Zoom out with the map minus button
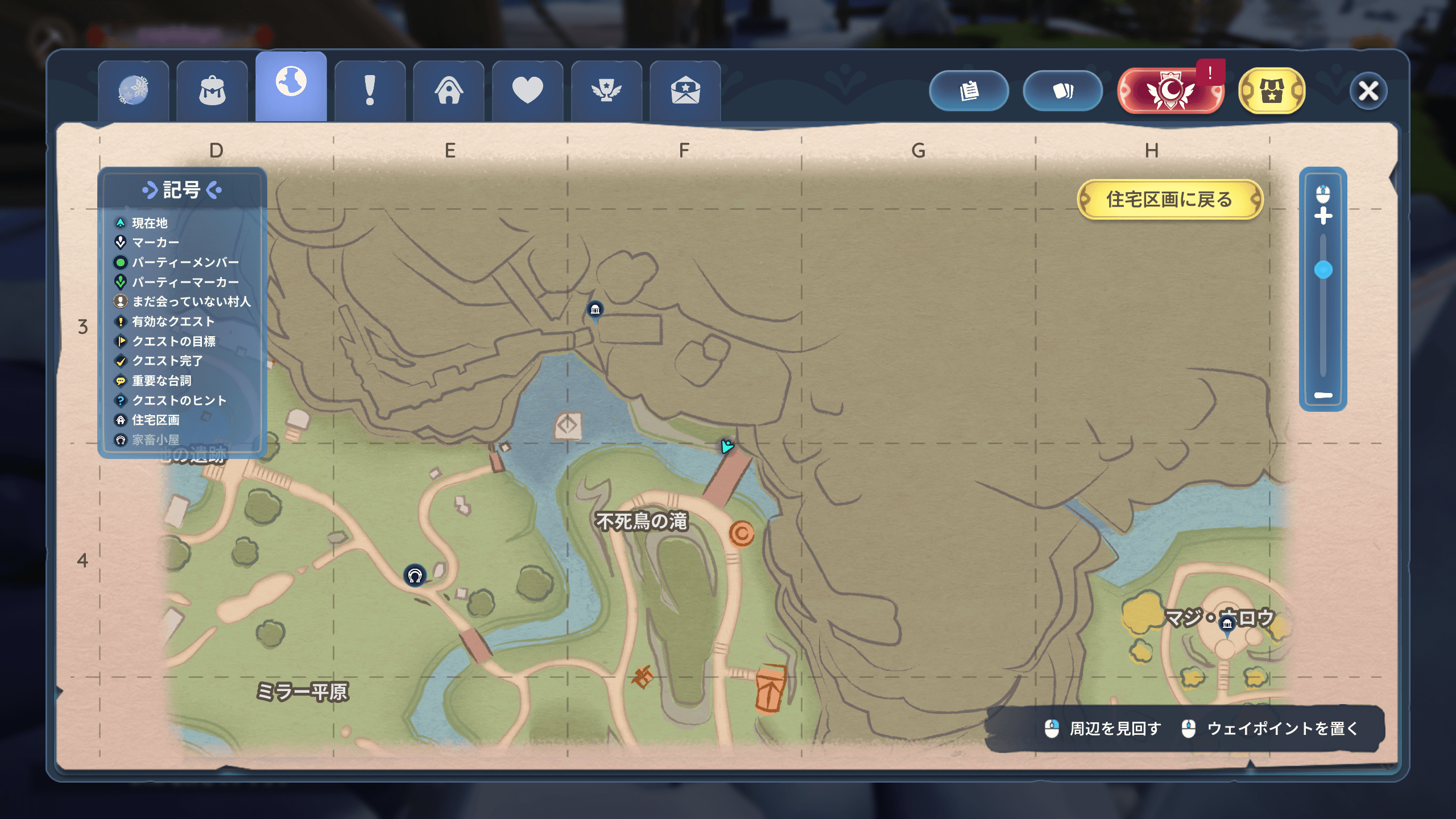Viewport: 1456px width, 819px height. (x=1323, y=395)
